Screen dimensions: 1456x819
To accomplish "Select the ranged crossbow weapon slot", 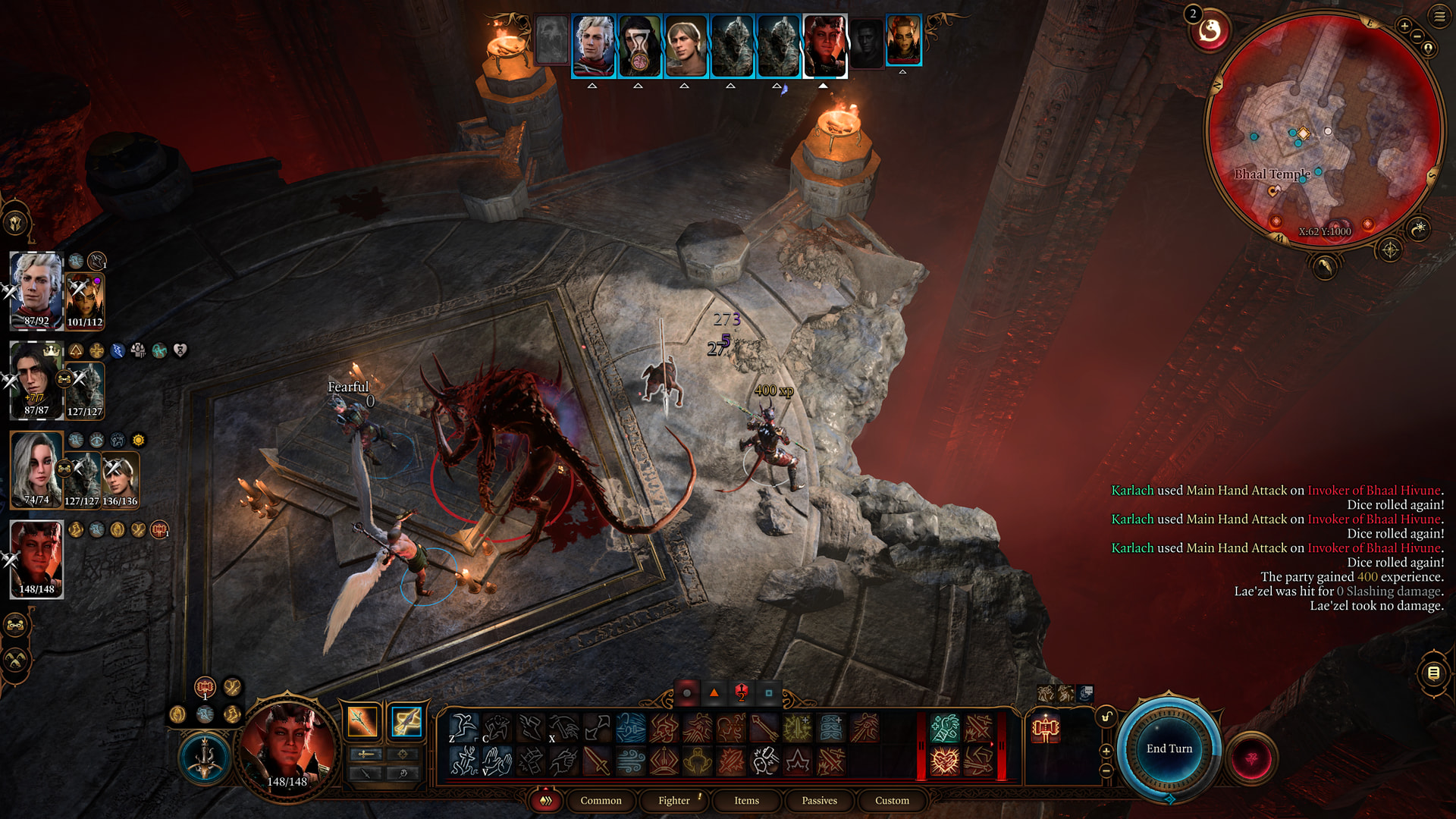I will coord(406,721).
